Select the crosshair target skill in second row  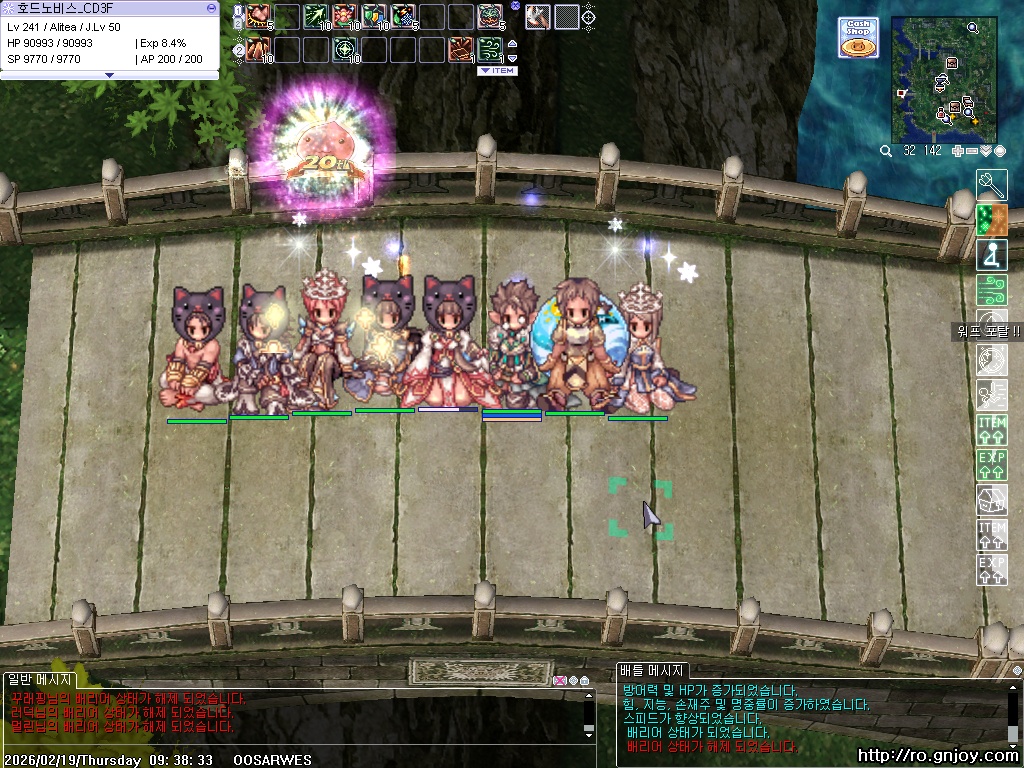(345, 48)
